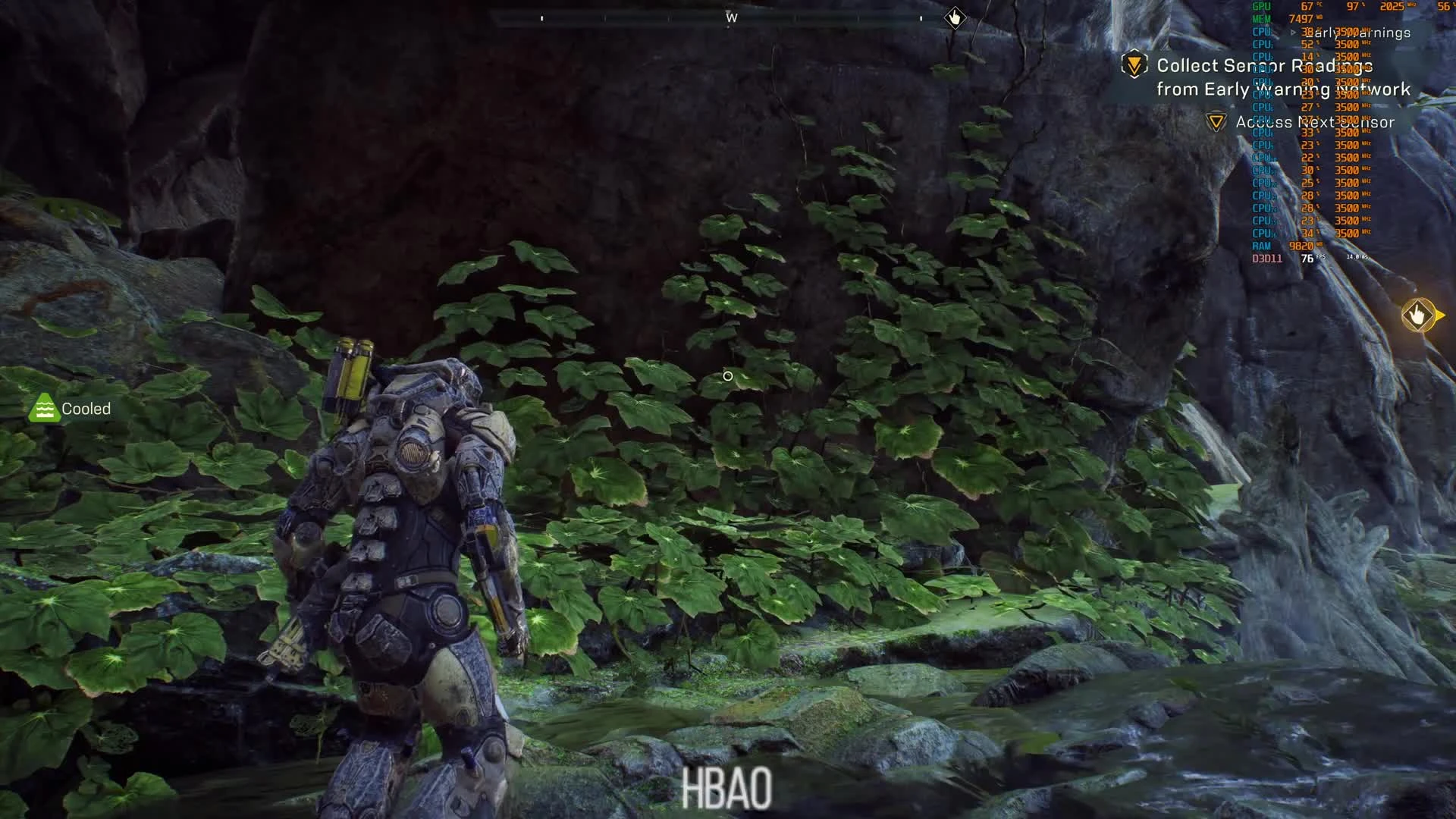The width and height of the screenshot is (1456, 819).
Task: Click the Cooled status leaf icon
Action: coord(45,408)
